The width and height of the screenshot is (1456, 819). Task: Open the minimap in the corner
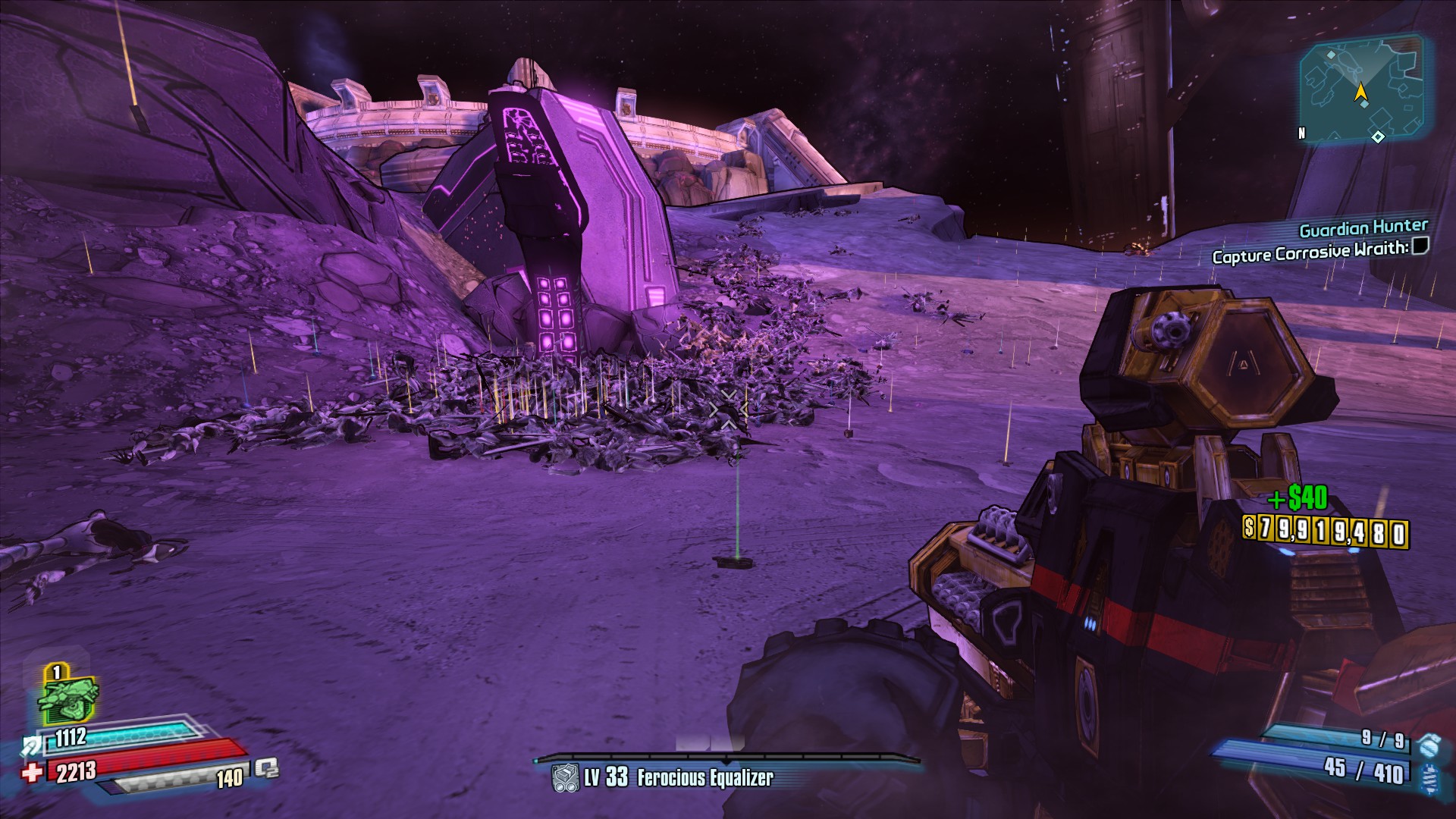click(x=1361, y=91)
